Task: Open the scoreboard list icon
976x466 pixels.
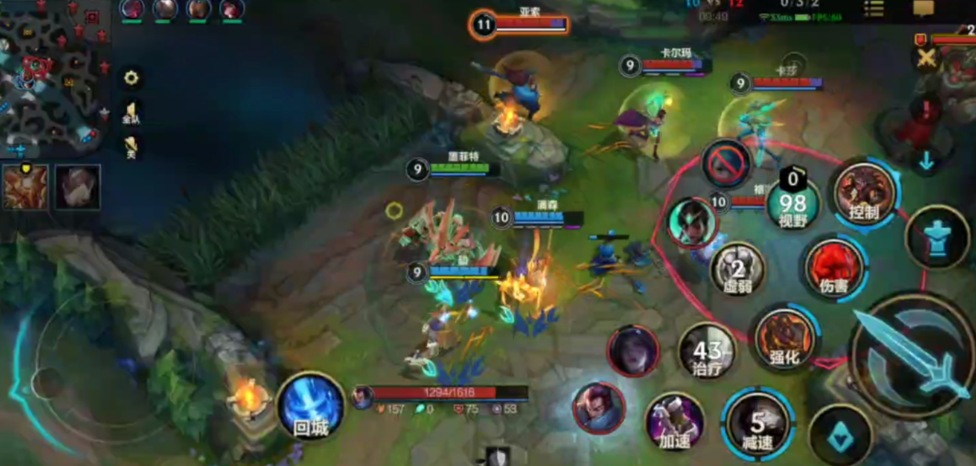Action: click(x=874, y=9)
